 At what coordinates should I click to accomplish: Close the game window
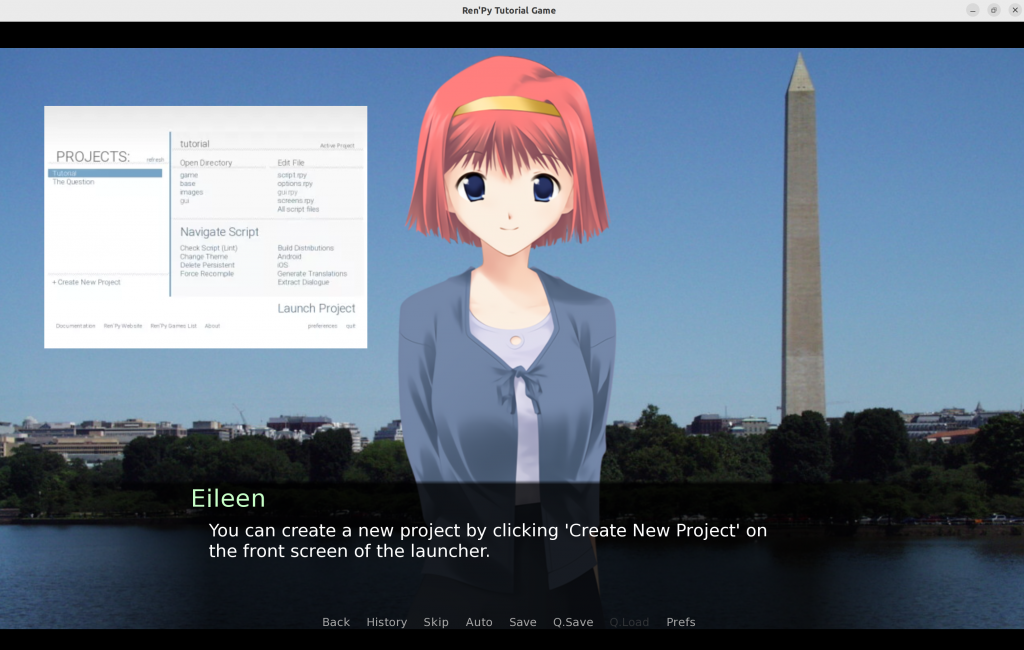pyautogui.click(x=1014, y=10)
